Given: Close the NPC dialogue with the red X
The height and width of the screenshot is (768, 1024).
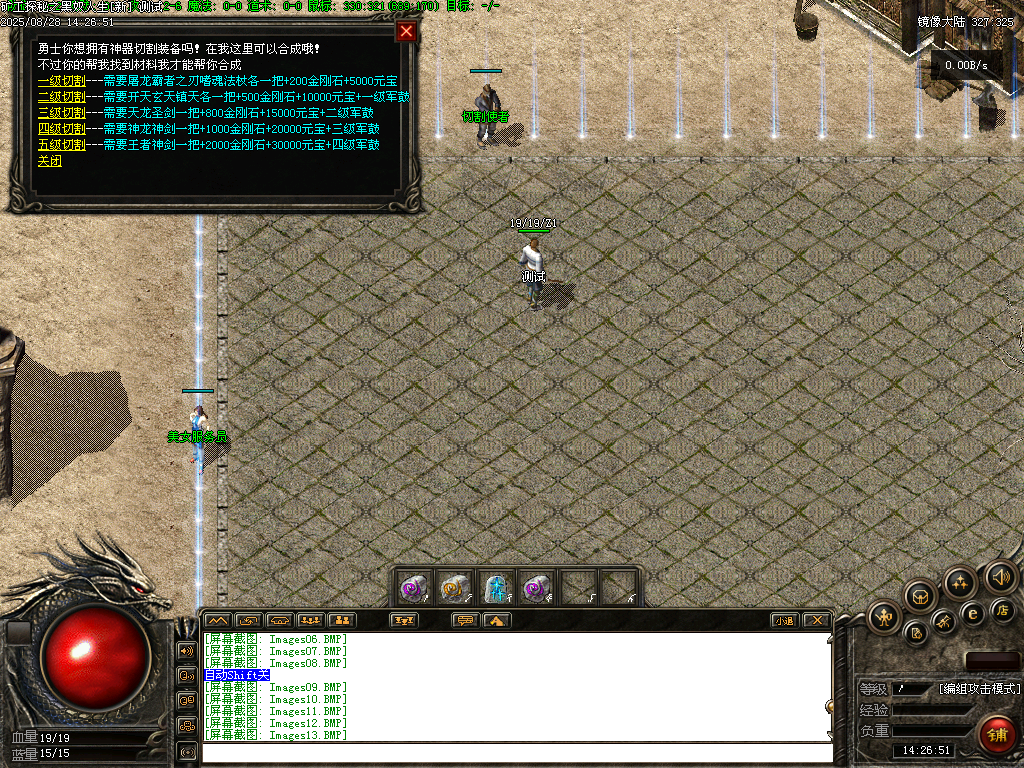Looking at the screenshot, I should pos(406,31).
